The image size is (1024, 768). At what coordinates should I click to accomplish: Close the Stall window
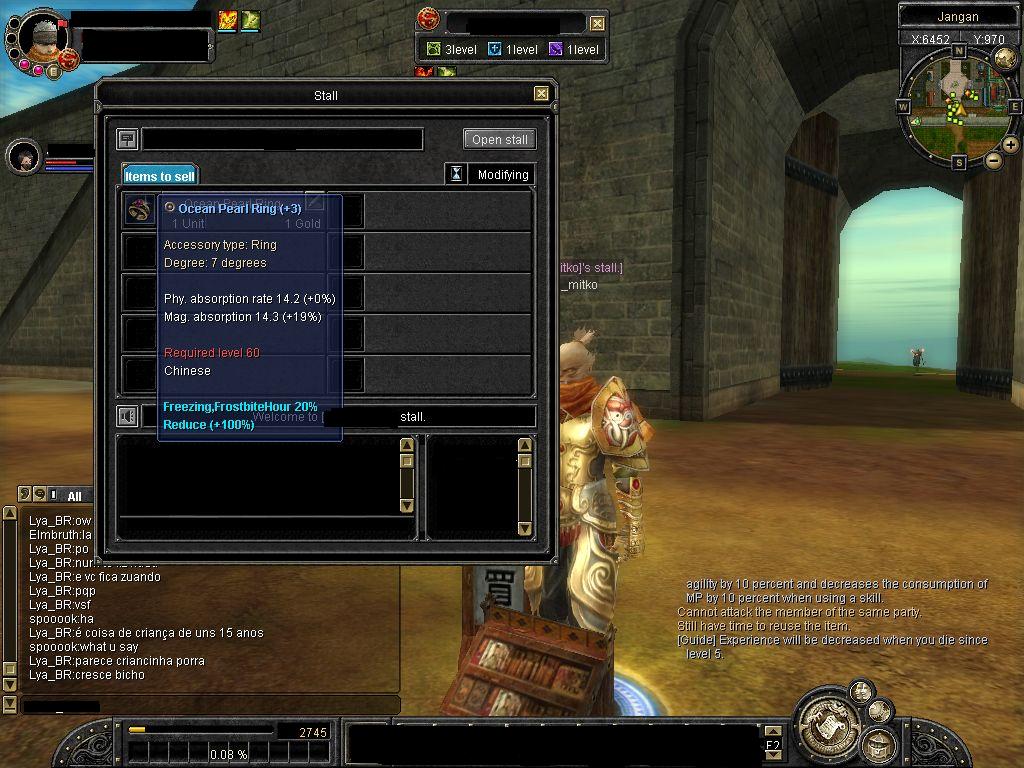(541, 94)
